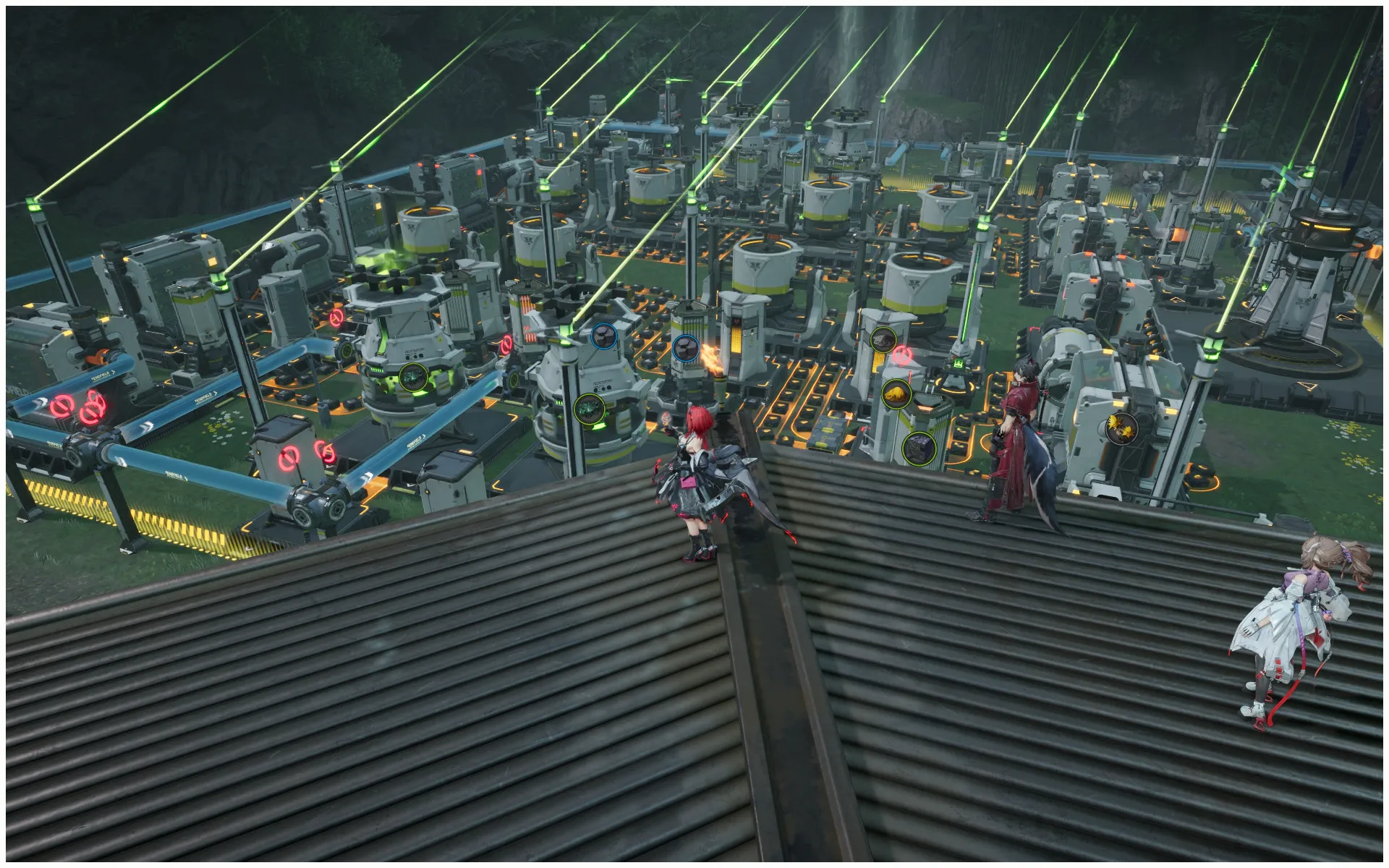This screenshot has height=868, width=1389.
Task: Select the blue-ringed ore icon on the left smelter
Action: (603, 337)
